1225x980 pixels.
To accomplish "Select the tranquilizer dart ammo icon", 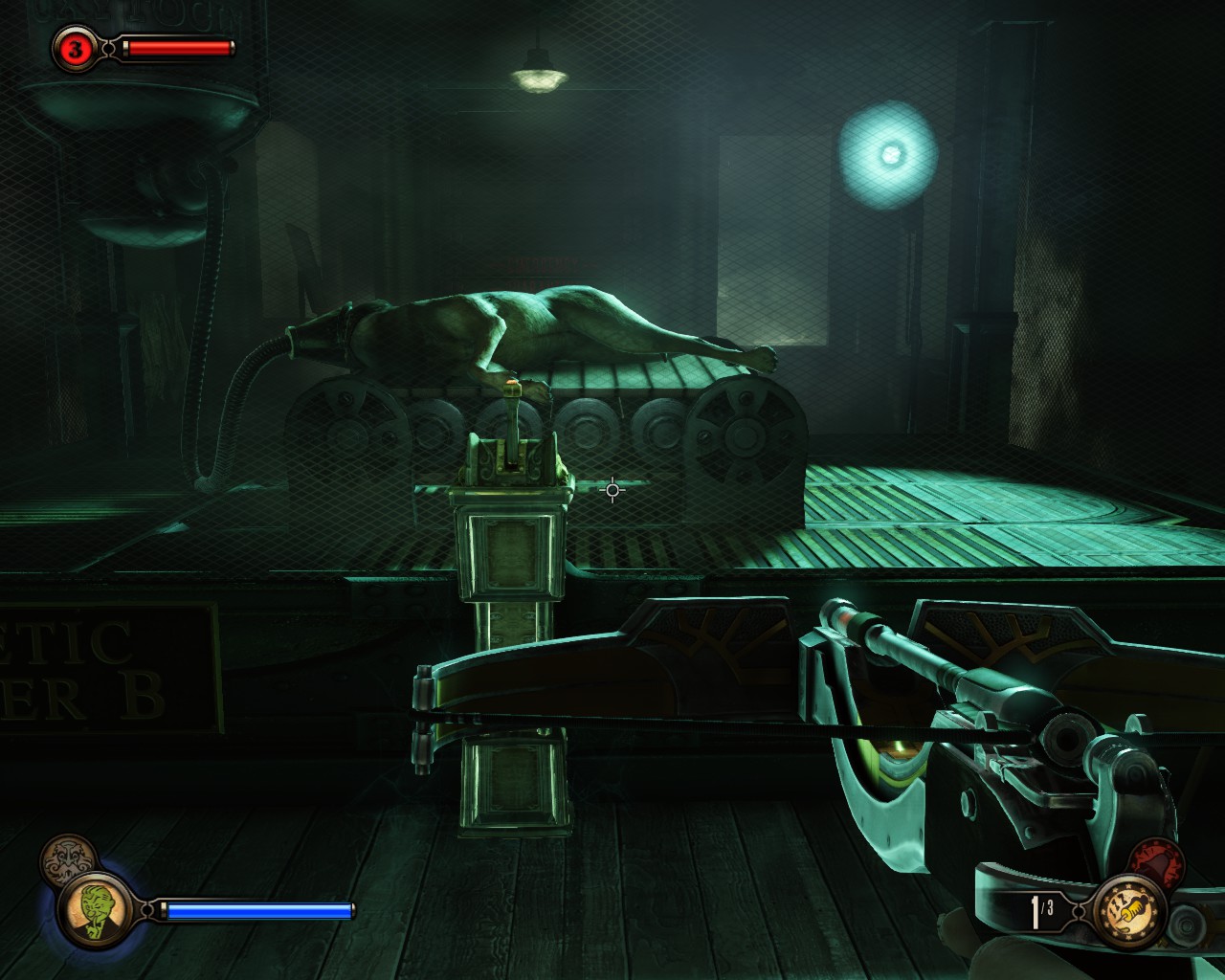I will pos(1129,911).
